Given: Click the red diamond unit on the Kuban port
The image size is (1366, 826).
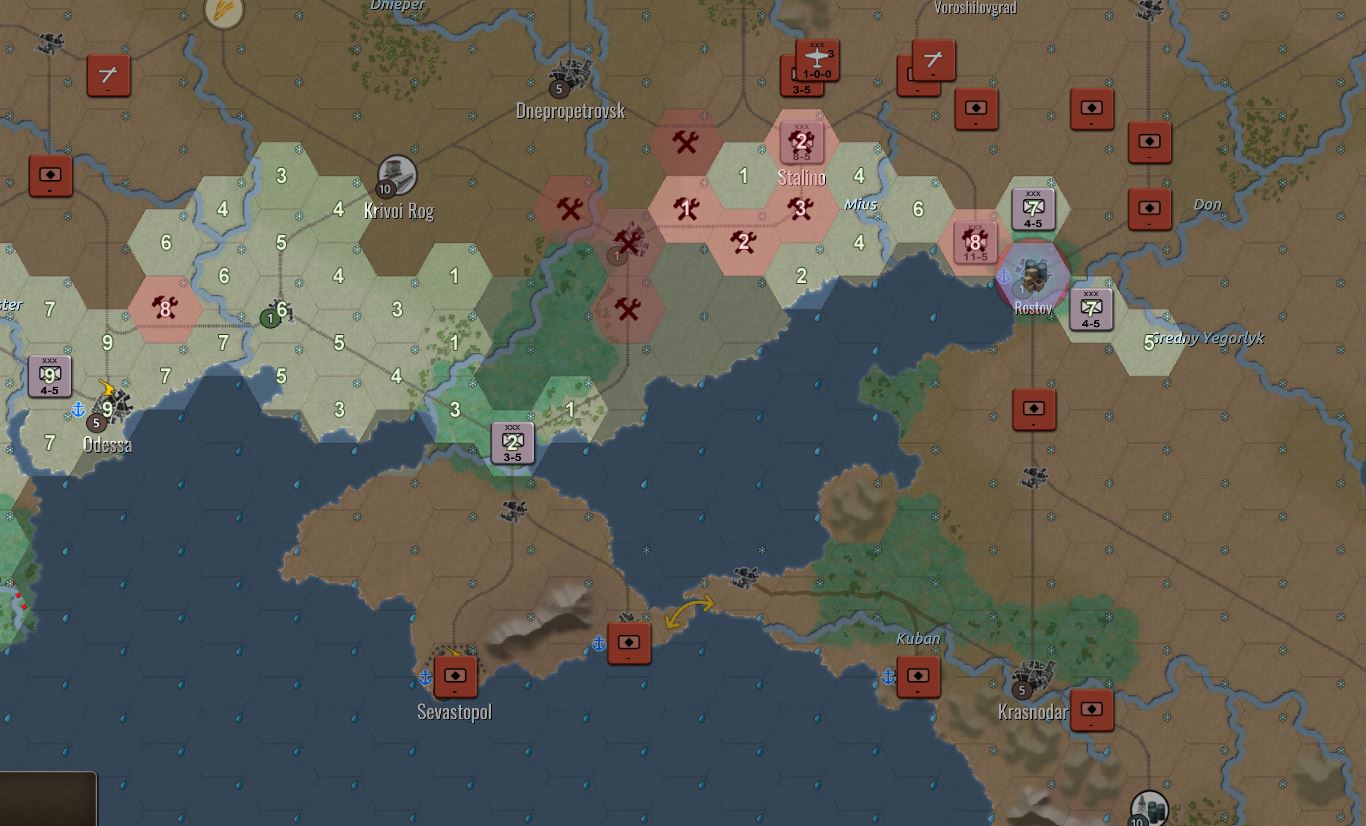Looking at the screenshot, I should coord(919,677).
